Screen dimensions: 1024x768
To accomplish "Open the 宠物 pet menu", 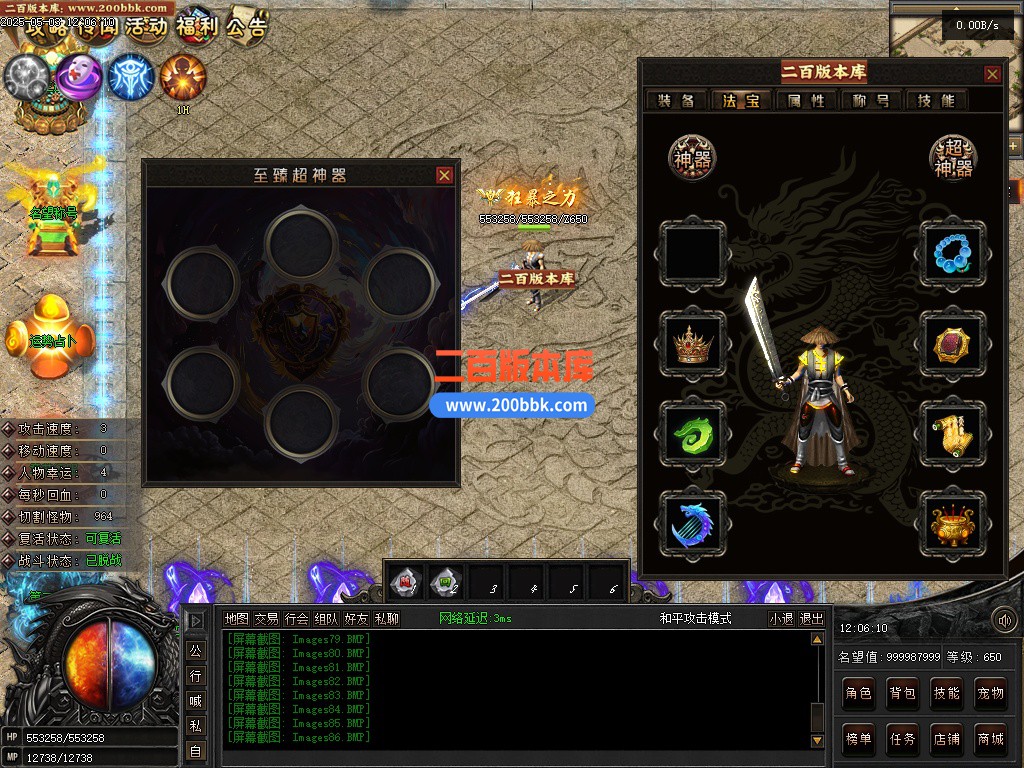I will pyautogui.click(x=990, y=693).
